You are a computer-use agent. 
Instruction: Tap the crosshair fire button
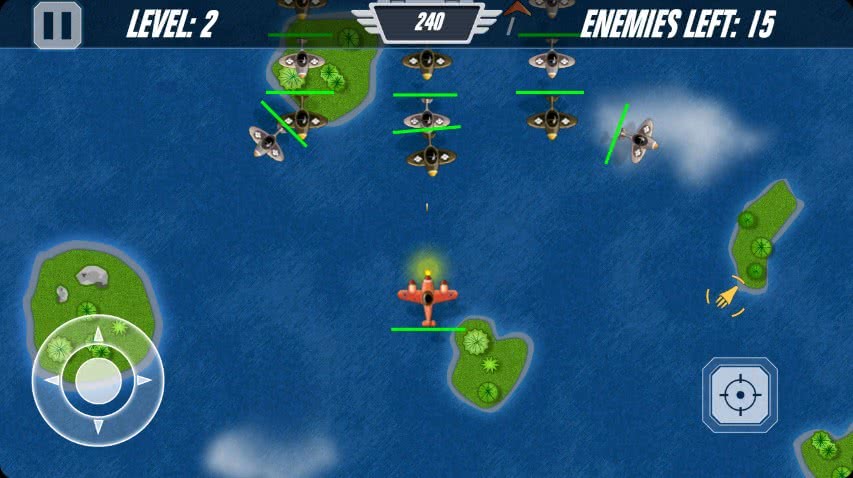(740, 395)
